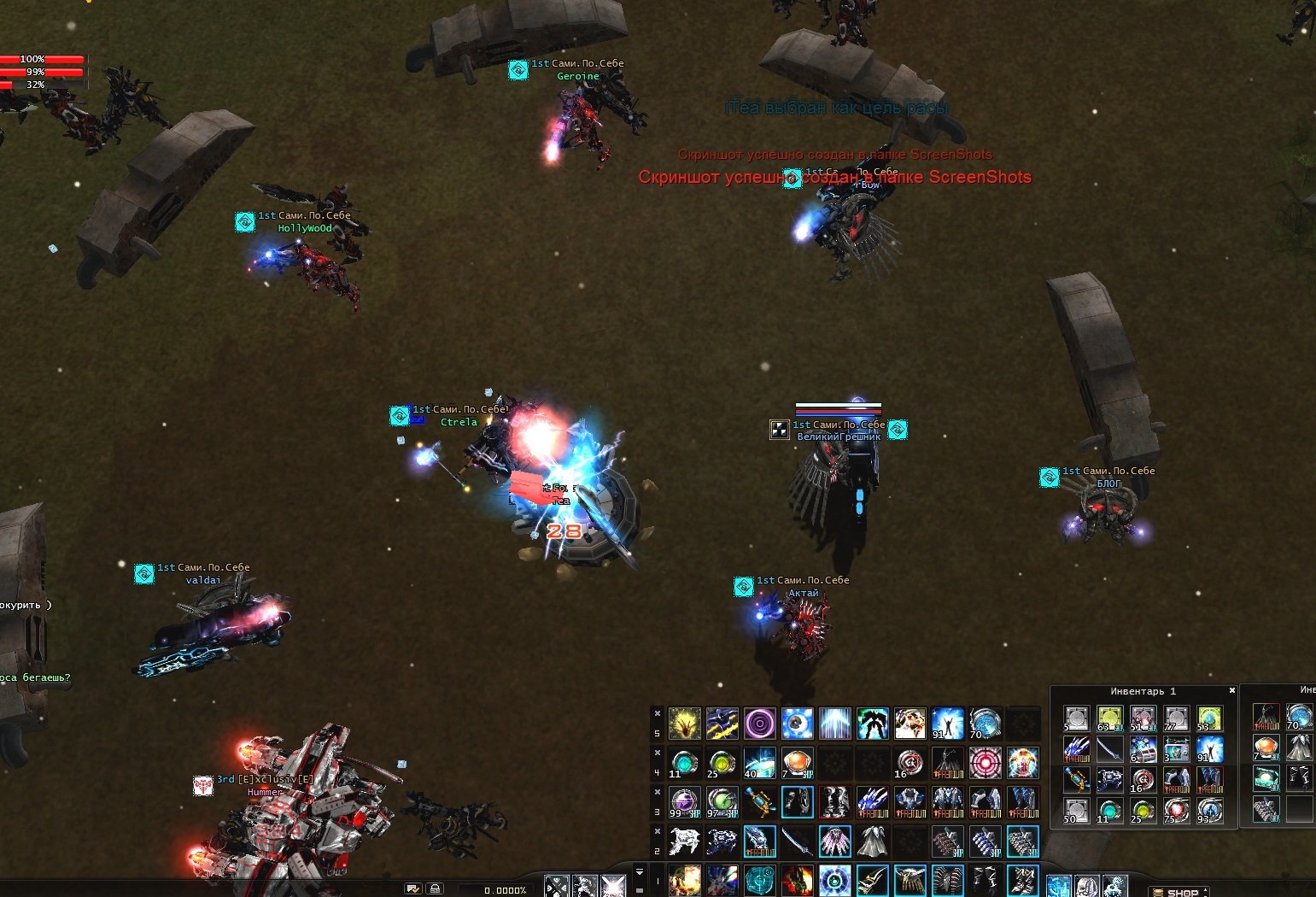Pick the silver plate stack of 50
The image size is (1316, 897).
point(1076,810)
